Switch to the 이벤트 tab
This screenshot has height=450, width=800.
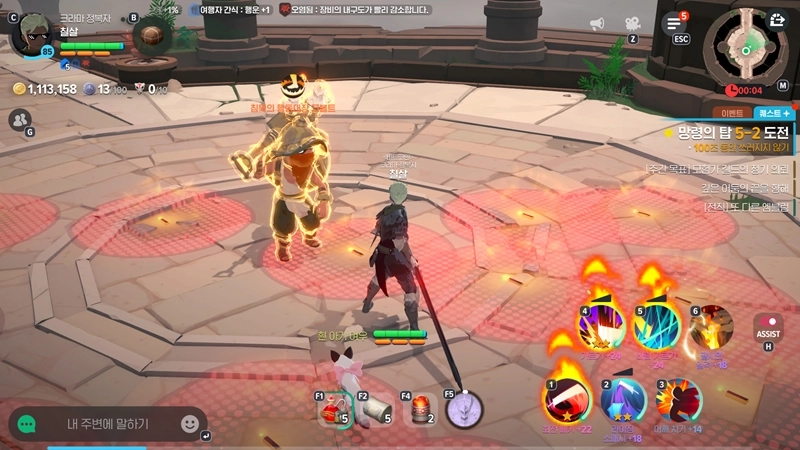[731, 114]
